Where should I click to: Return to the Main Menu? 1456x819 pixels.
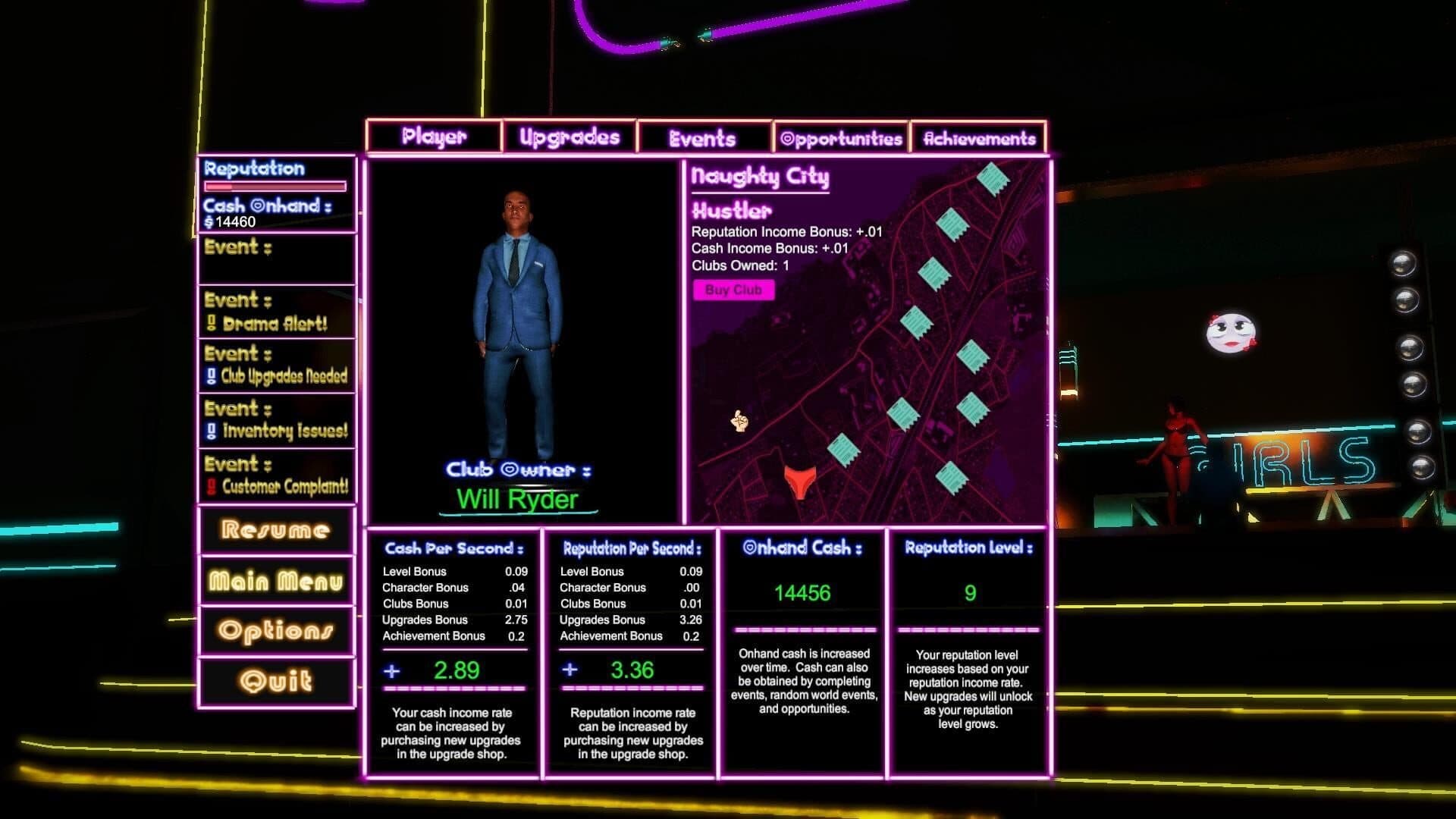276,582
